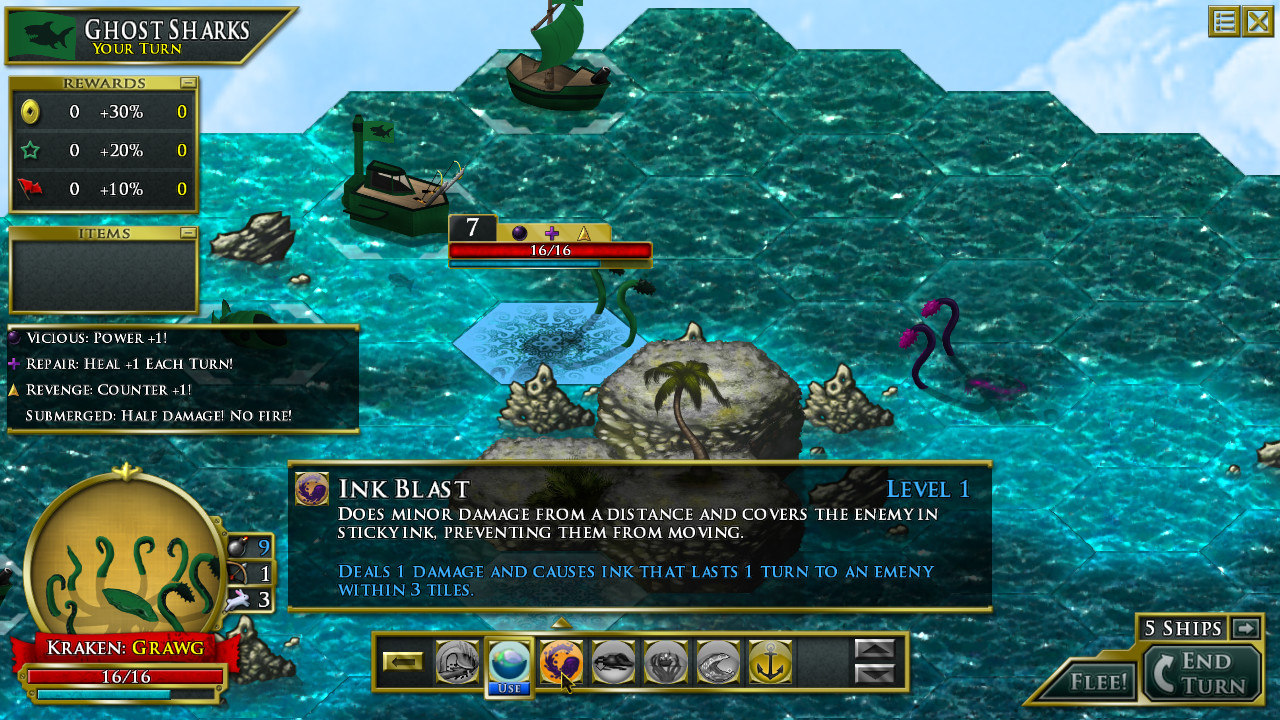The height and width of the screenshot is (720, 1280).
Task: Open the game menu list icon
Action: tap(1224, 21)
